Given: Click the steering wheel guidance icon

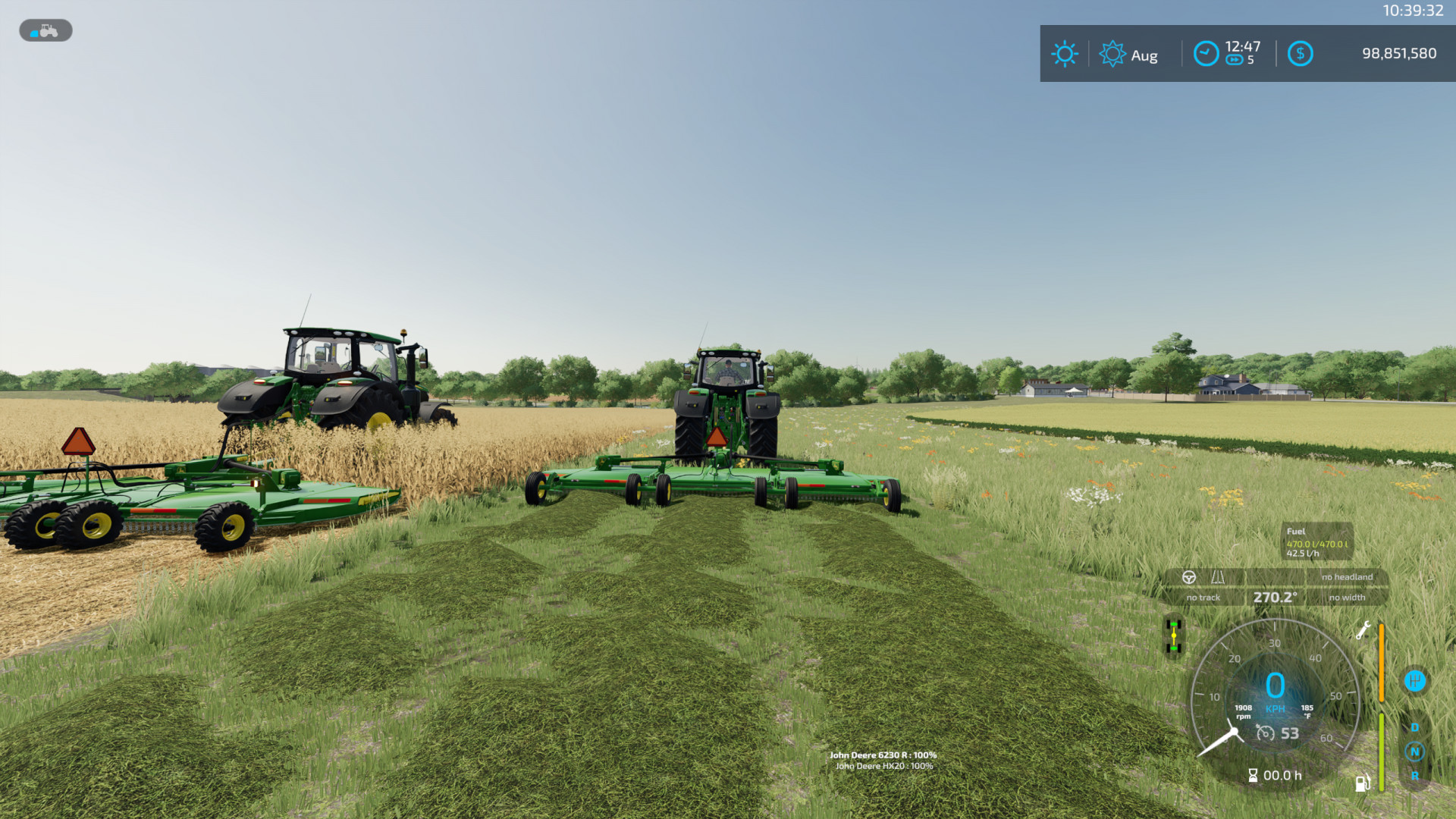Looking at the screenshot, I should (1189, 577).
